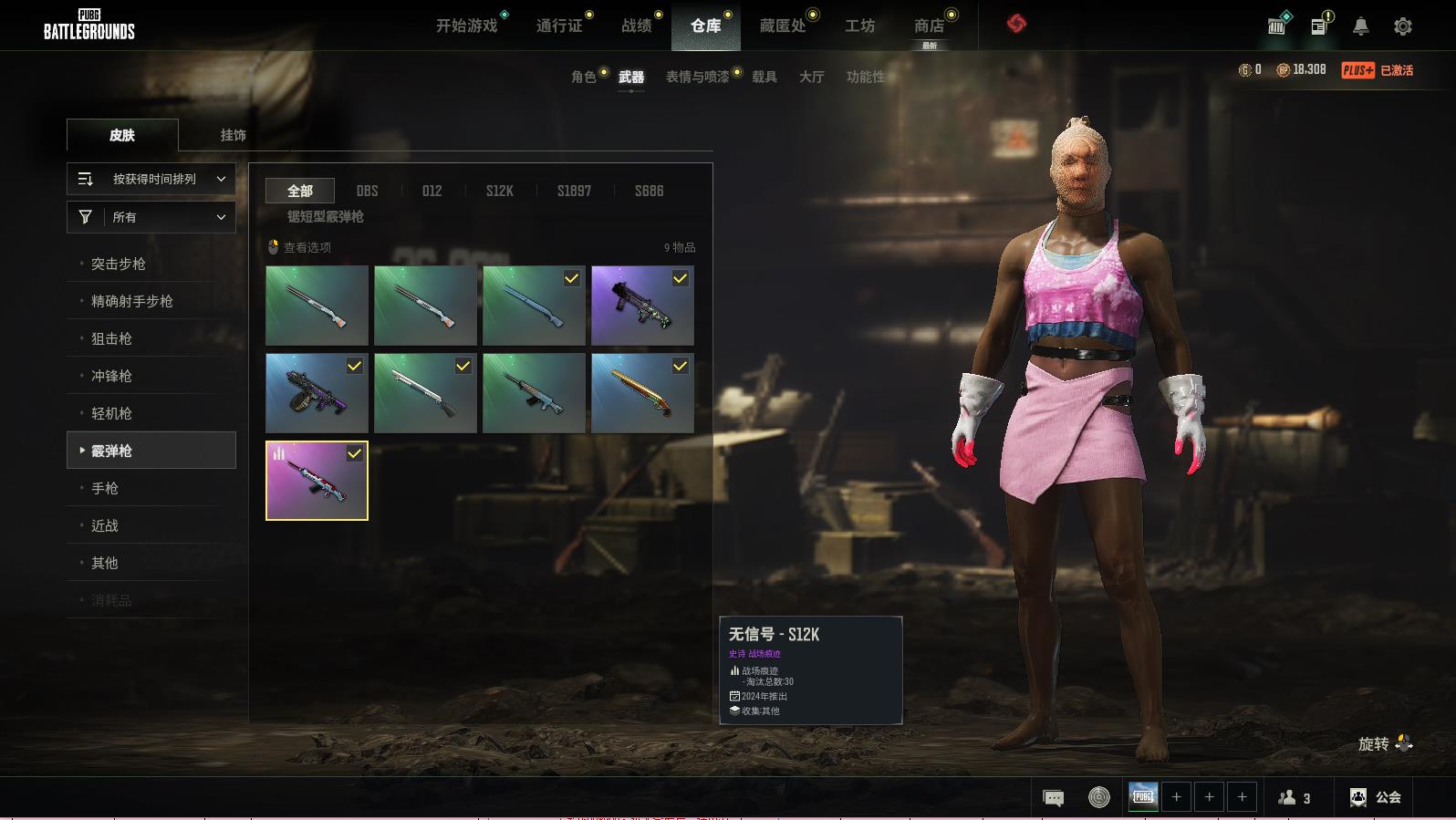Open the chat box icon
Viewport: 1456px width, 820px height.
point(1053,798)
